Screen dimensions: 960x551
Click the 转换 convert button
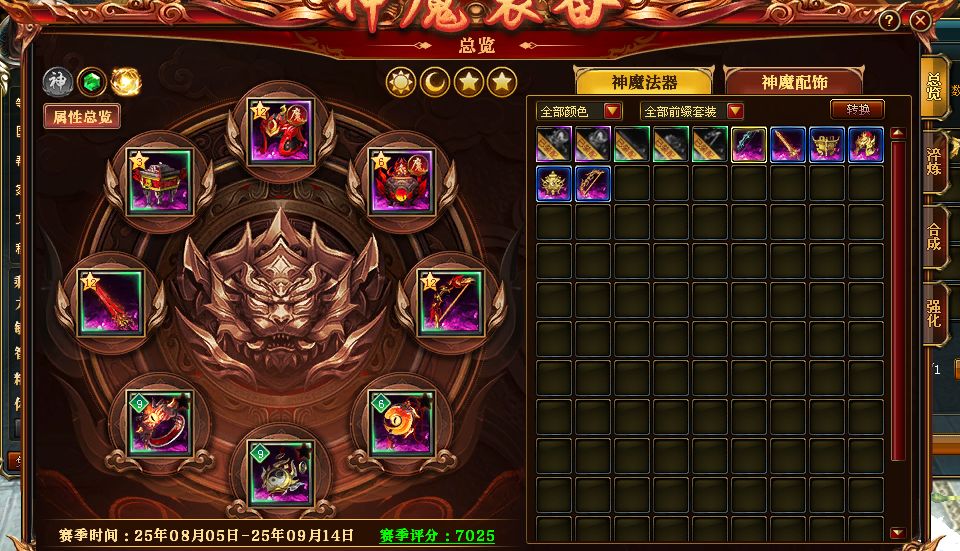pyautogui.click(x=857, y=110)
